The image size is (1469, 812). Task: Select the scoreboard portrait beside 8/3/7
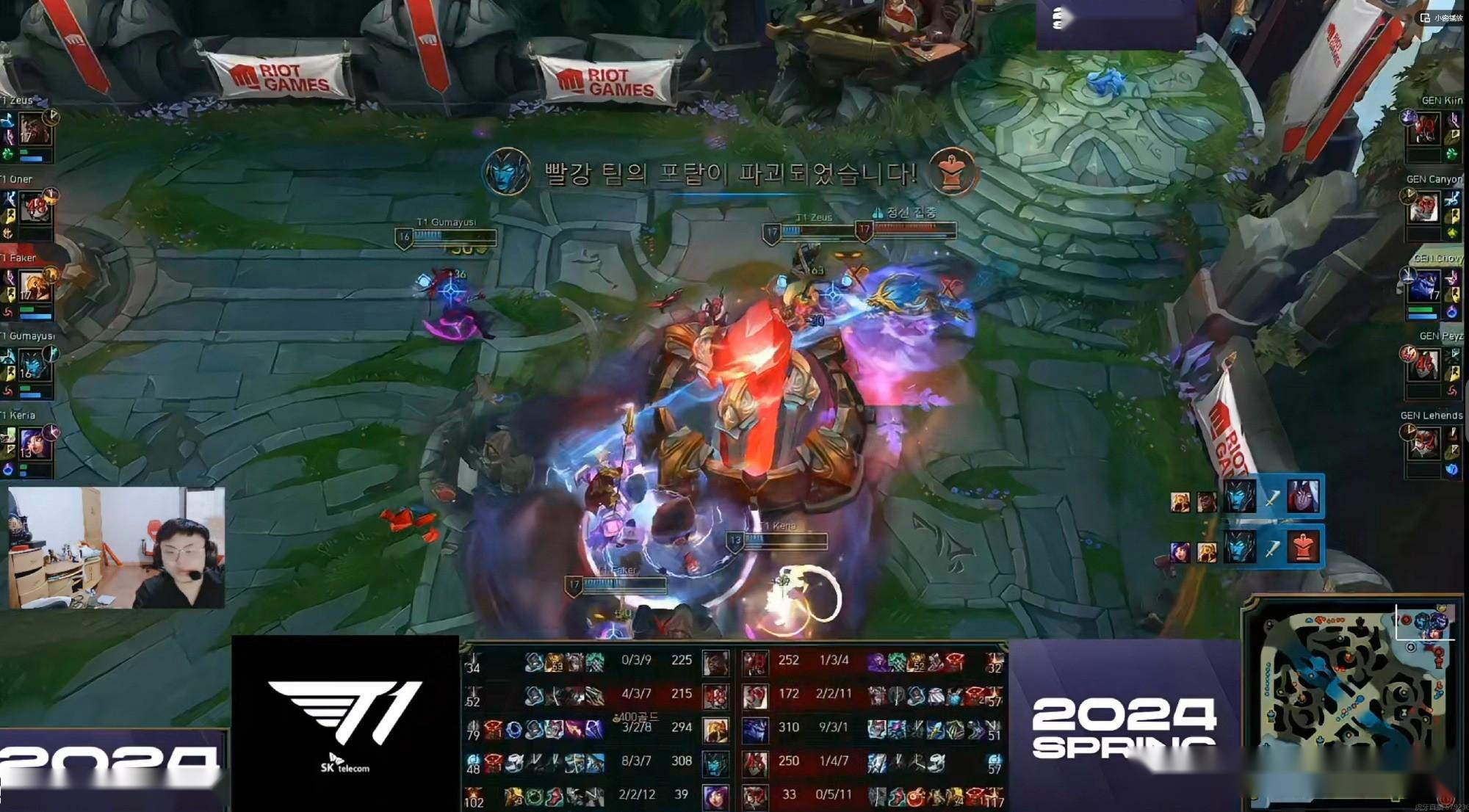pyautogui.click(x=715, y=762)
